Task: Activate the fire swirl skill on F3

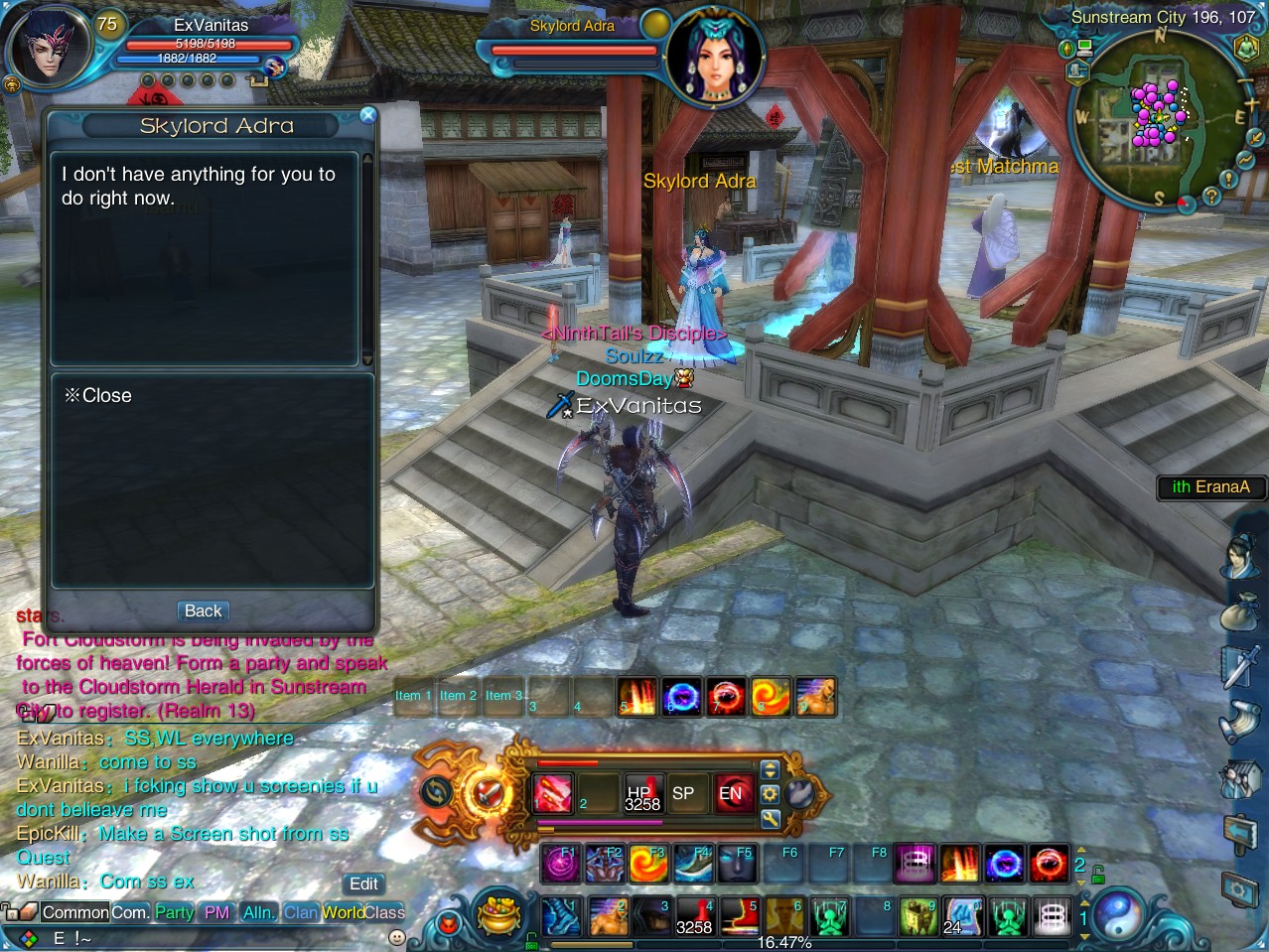Action: (x=647, y=865)
